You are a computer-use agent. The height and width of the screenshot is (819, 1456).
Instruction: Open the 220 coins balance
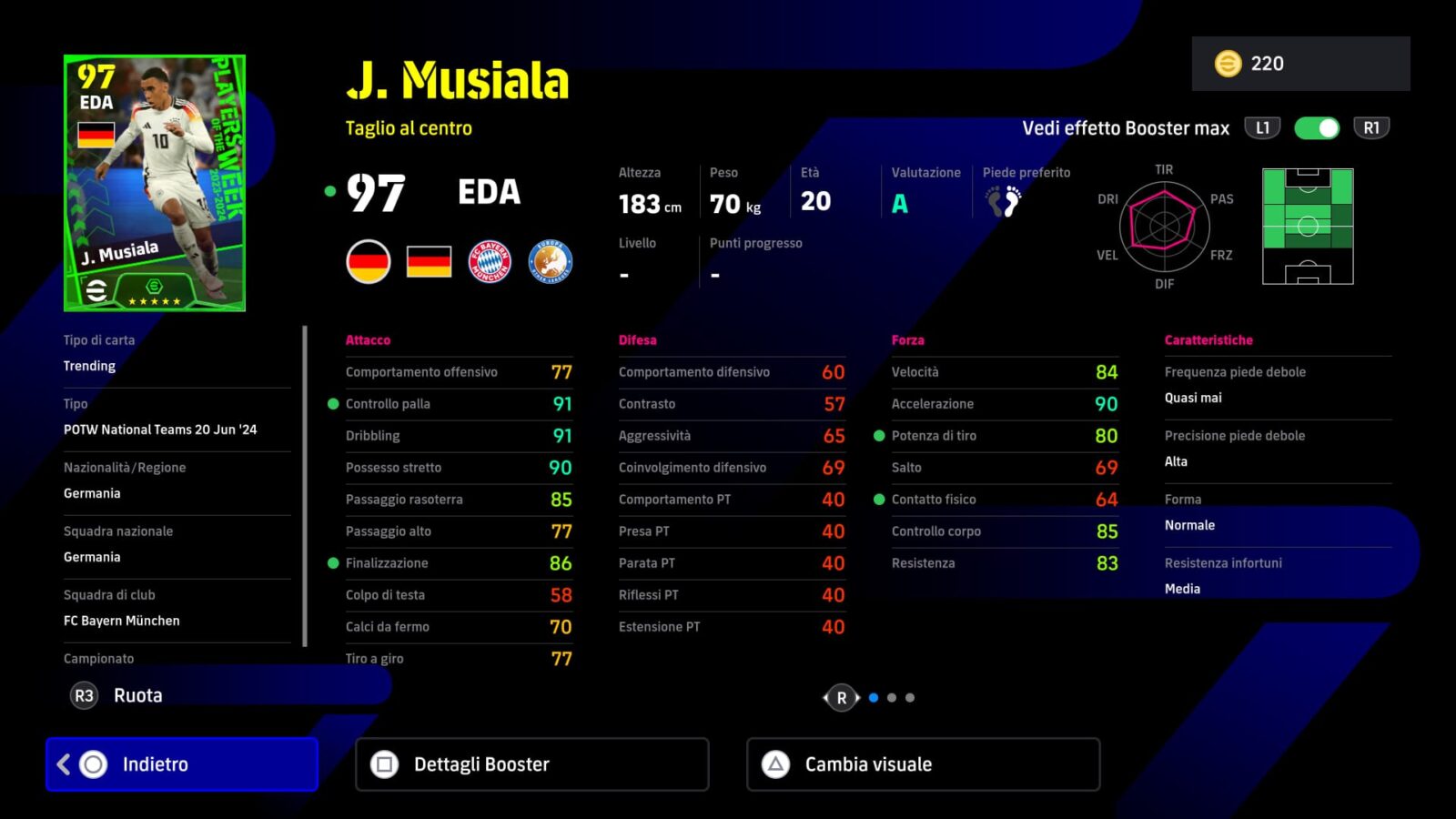click(x=1300, y=64)
